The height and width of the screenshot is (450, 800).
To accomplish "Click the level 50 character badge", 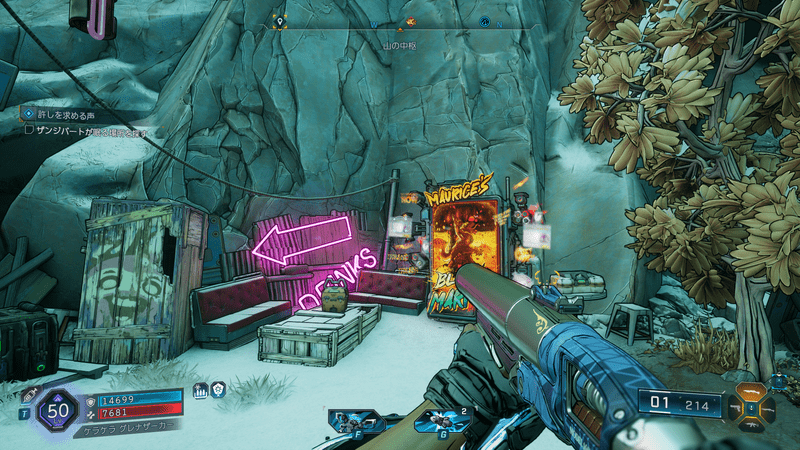I will (58, 411).
